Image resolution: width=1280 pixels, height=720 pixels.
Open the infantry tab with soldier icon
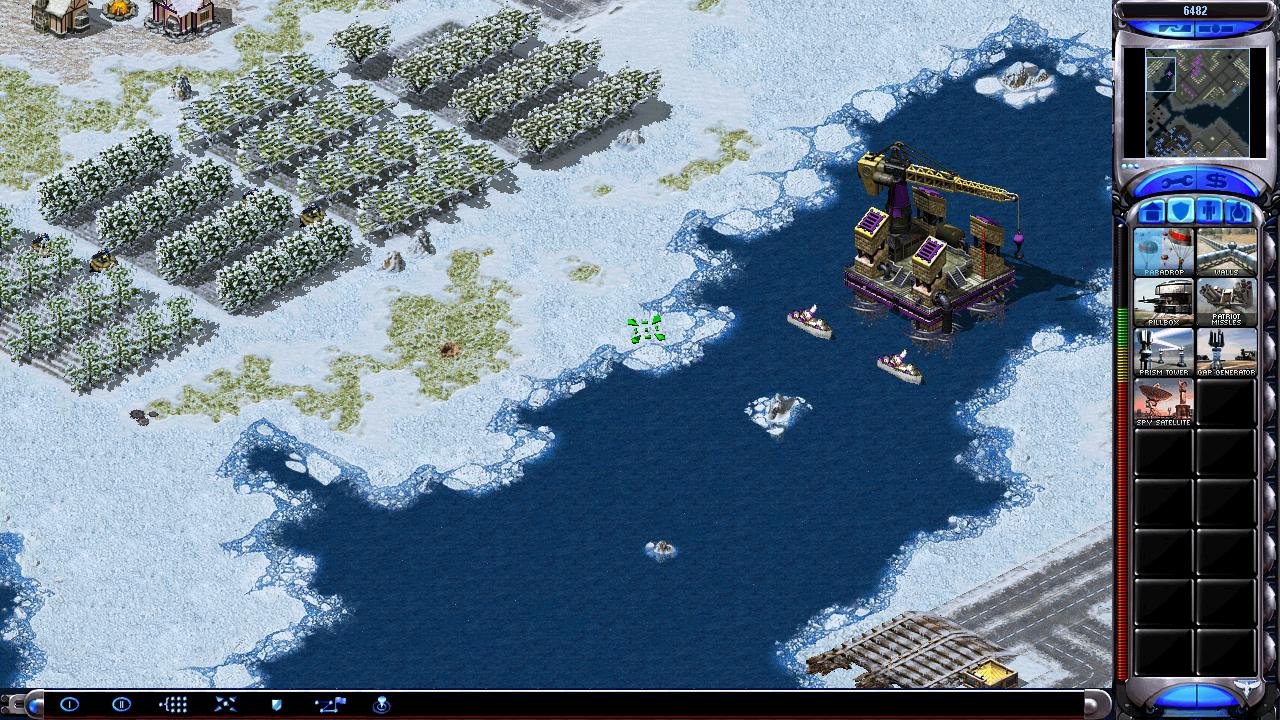point(1209,212)
